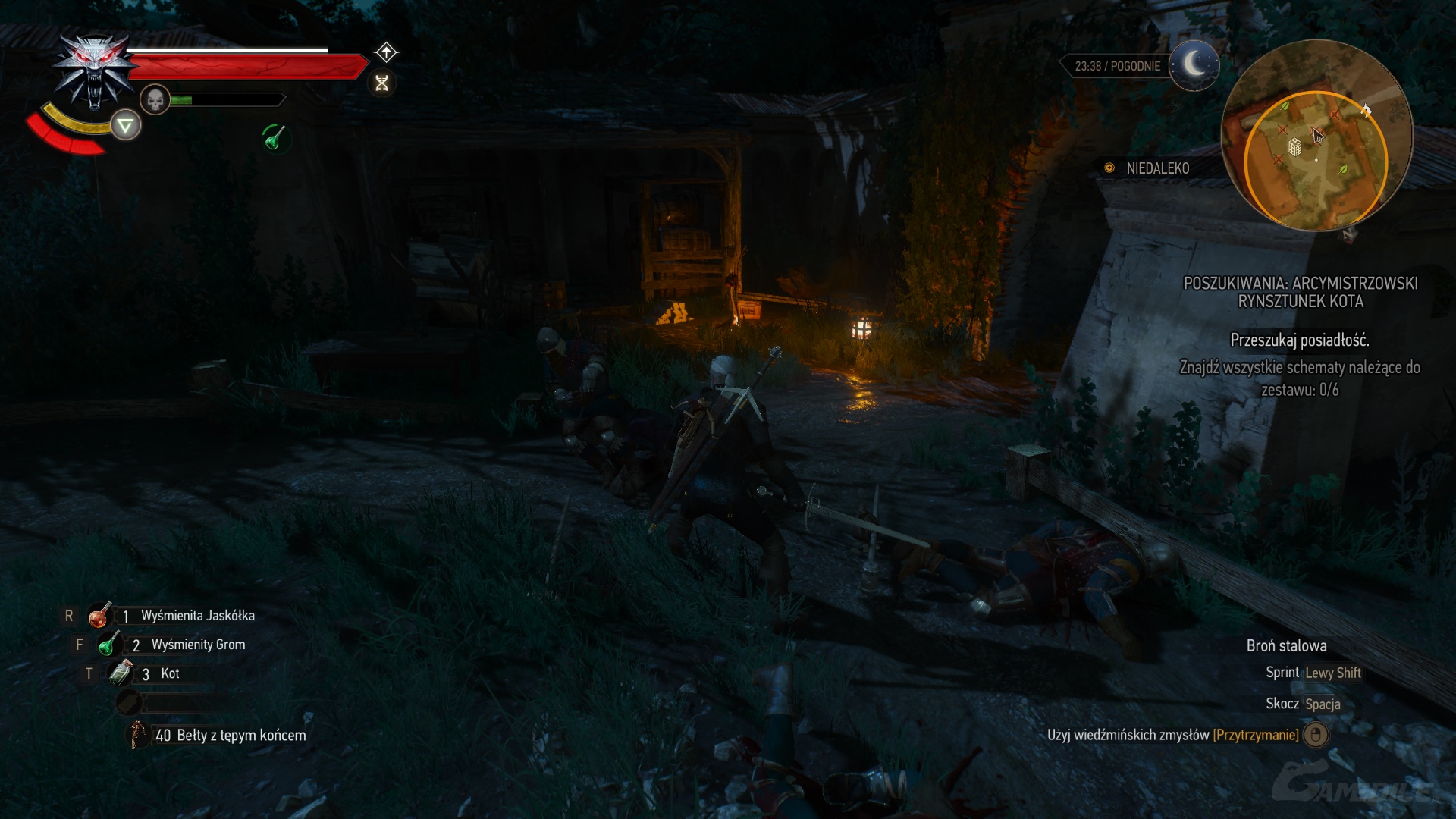Select the Wyśmienita Jaskółka potion slot
The height and width of the screenshot is (819, 1456).
tap(99, 616)
